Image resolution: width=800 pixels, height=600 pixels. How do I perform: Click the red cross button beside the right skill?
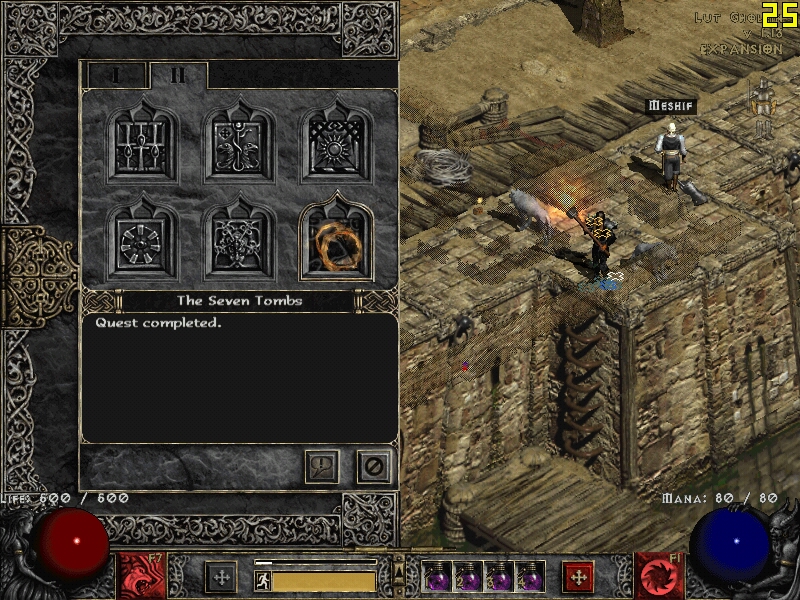(x=578, y=578)
